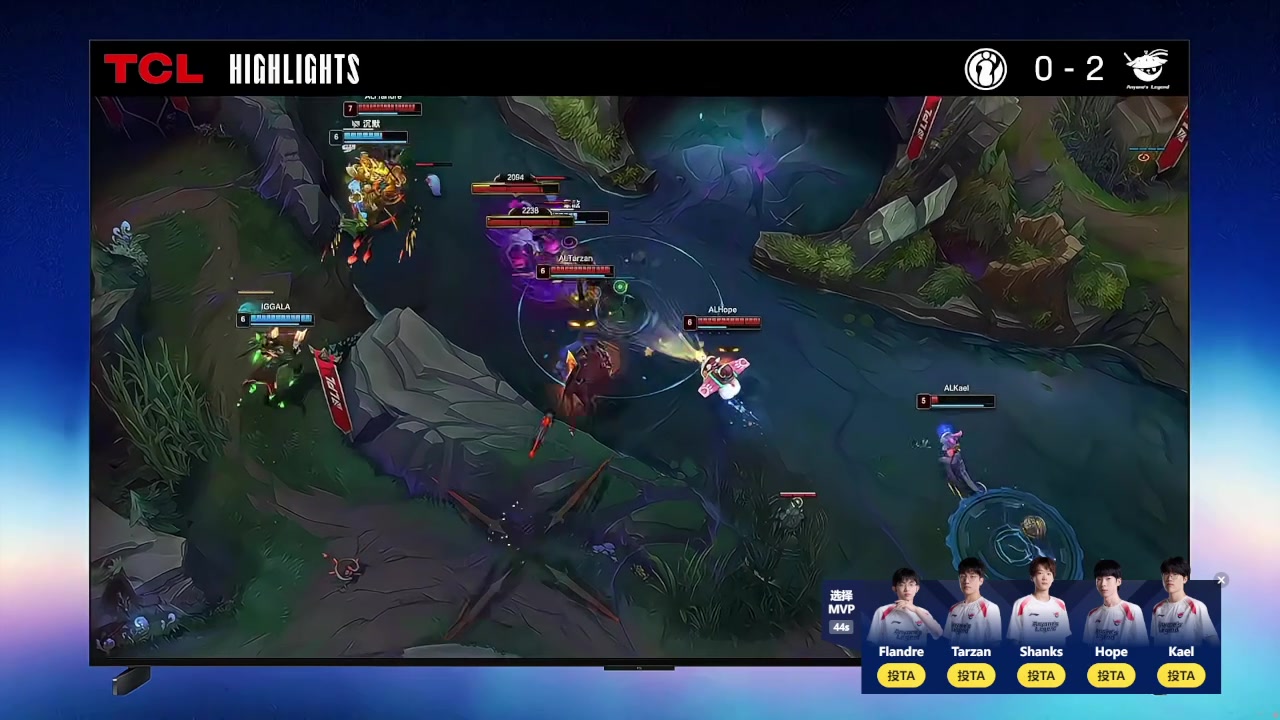Vote for Flandre as MVP
The width and height of the screenshot is (1280, 720).
coord(901,676)
